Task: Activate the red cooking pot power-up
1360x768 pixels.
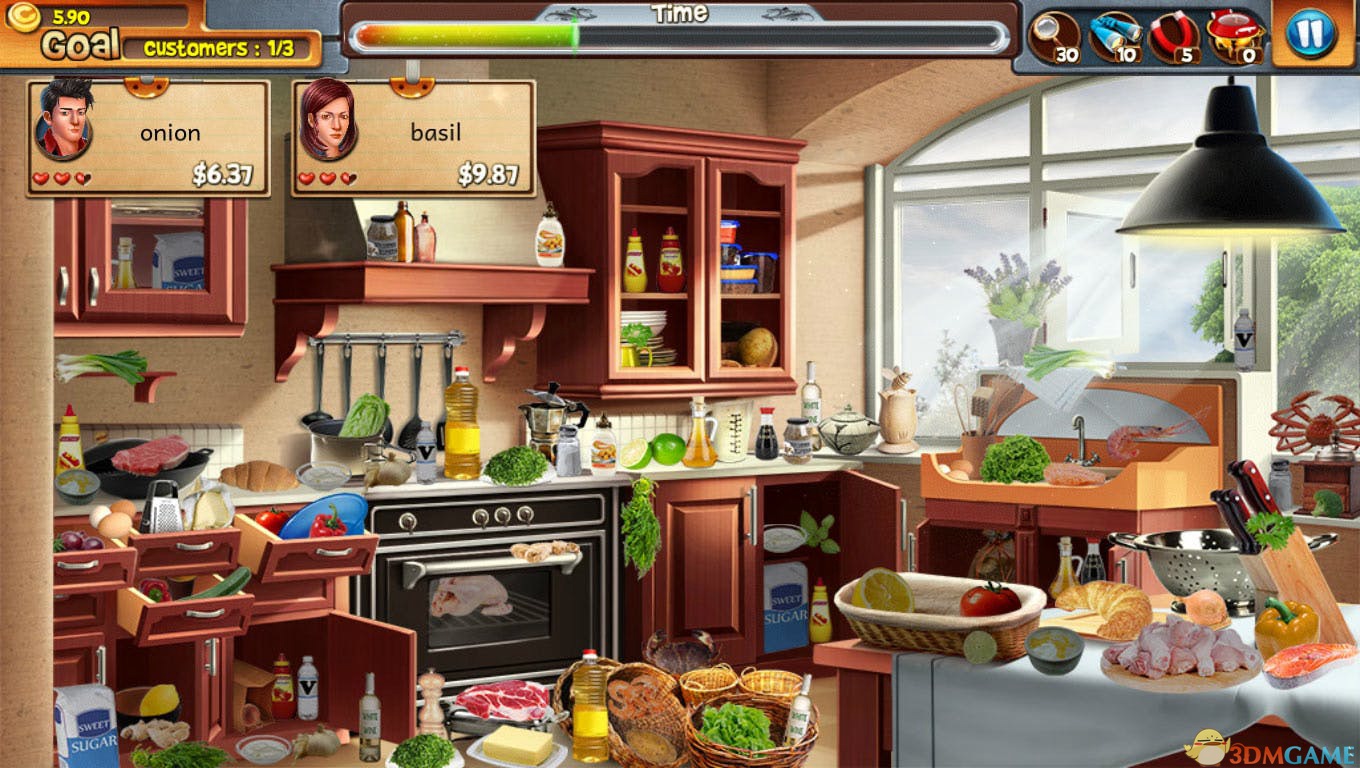Action: tap(1235, 36)
